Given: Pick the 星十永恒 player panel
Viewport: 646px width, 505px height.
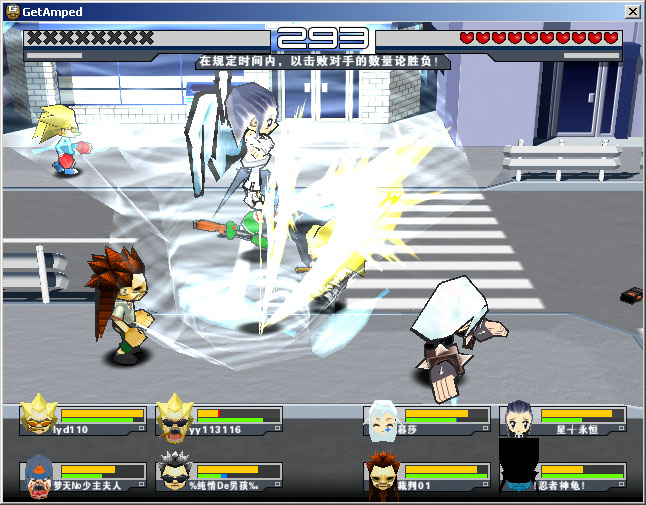Looking at the screenshot, I should tap(564, 420).
